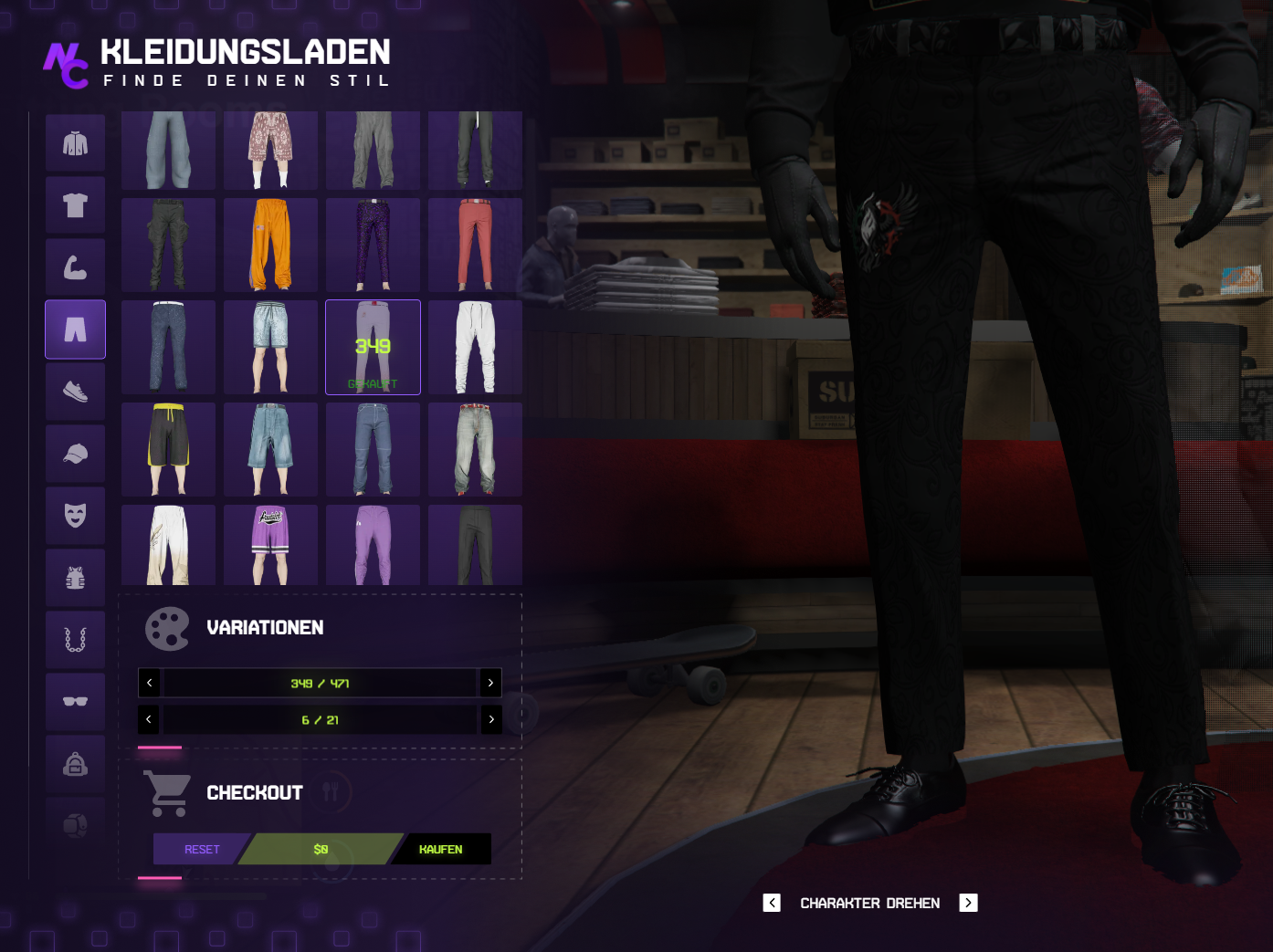Pick the purple basketball shorts

coord(270,545)
